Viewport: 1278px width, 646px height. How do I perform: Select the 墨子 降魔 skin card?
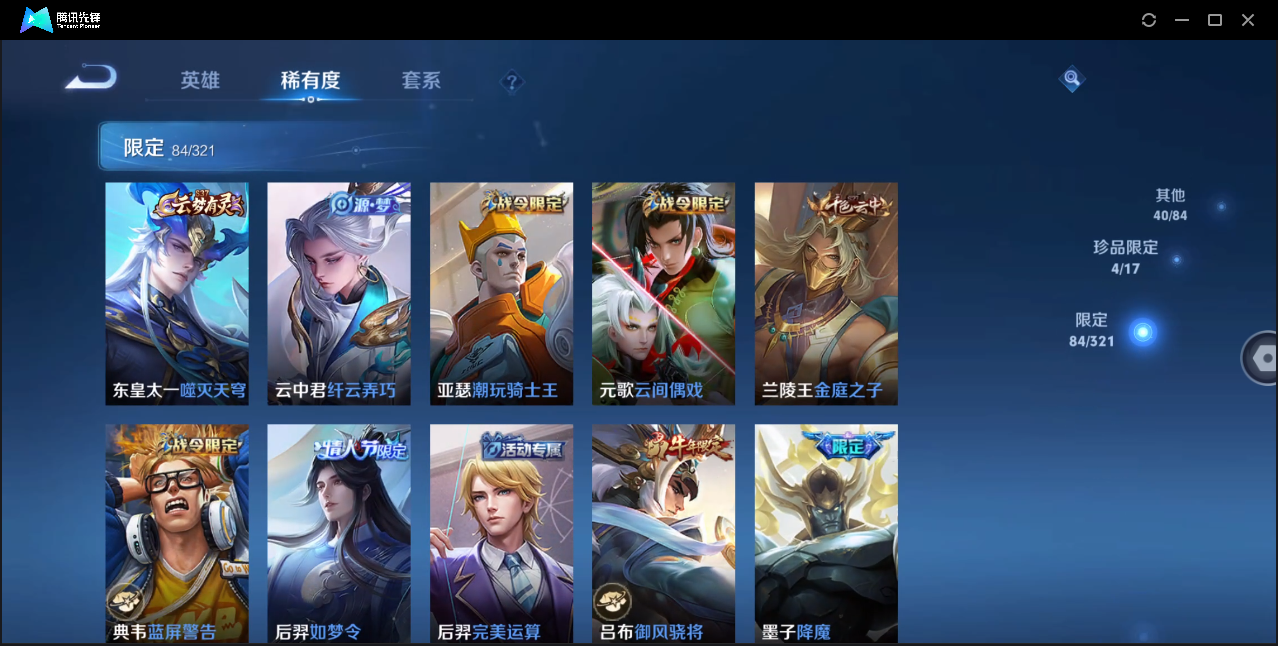[826, 533]
